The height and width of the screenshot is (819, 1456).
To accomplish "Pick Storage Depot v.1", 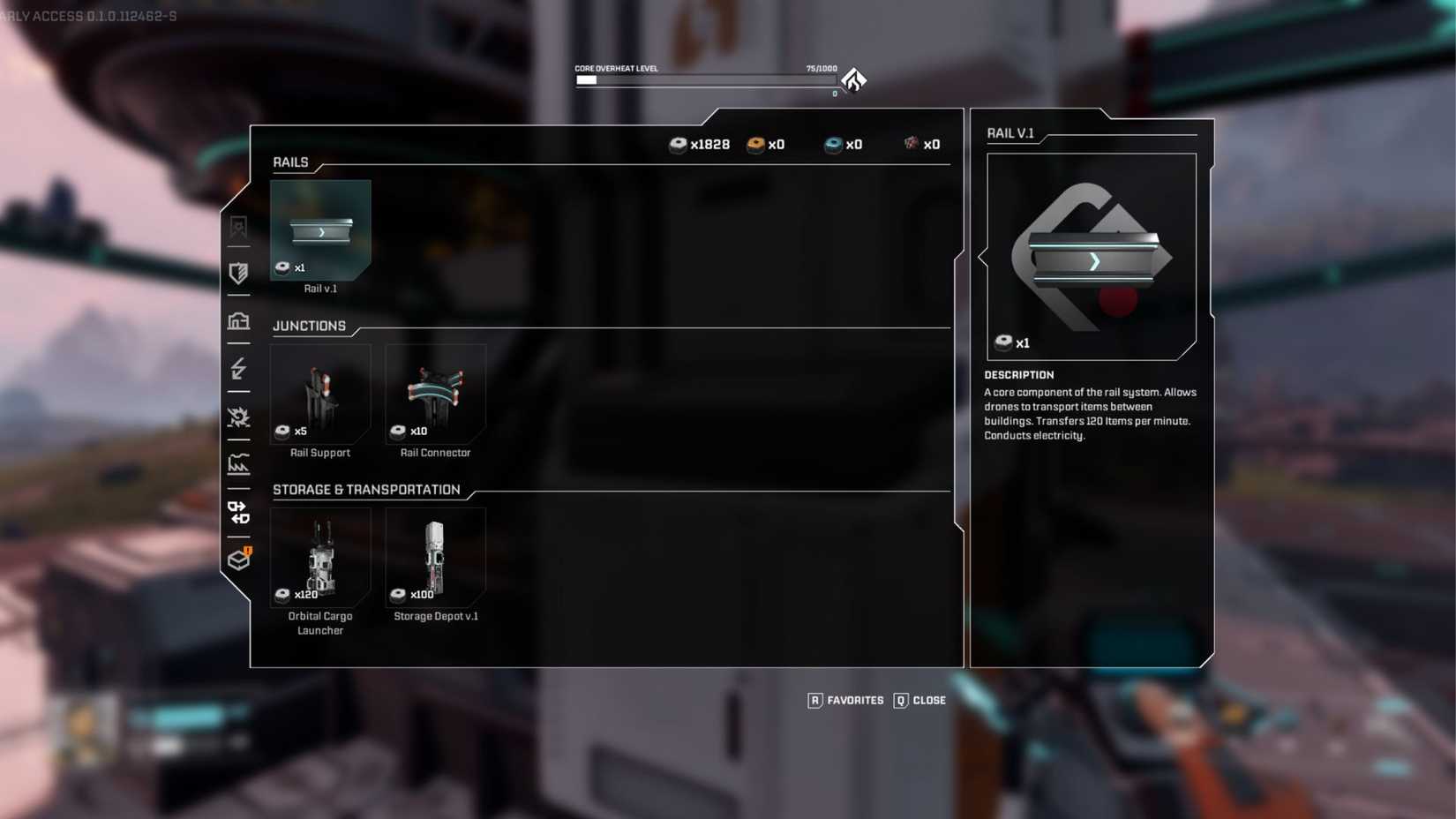I will coord(435,558).
